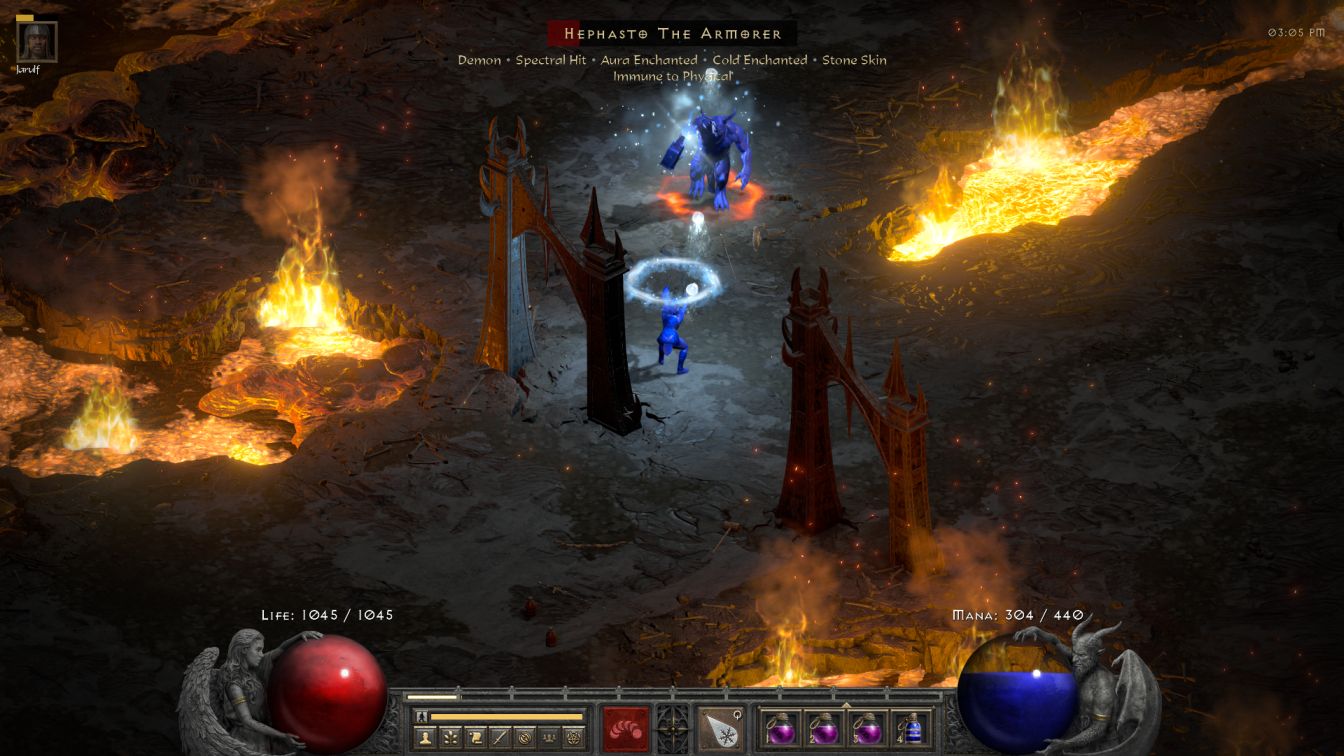
Task: Use the purple potion in belt slot 3
Action: click(x=867, y=728)
